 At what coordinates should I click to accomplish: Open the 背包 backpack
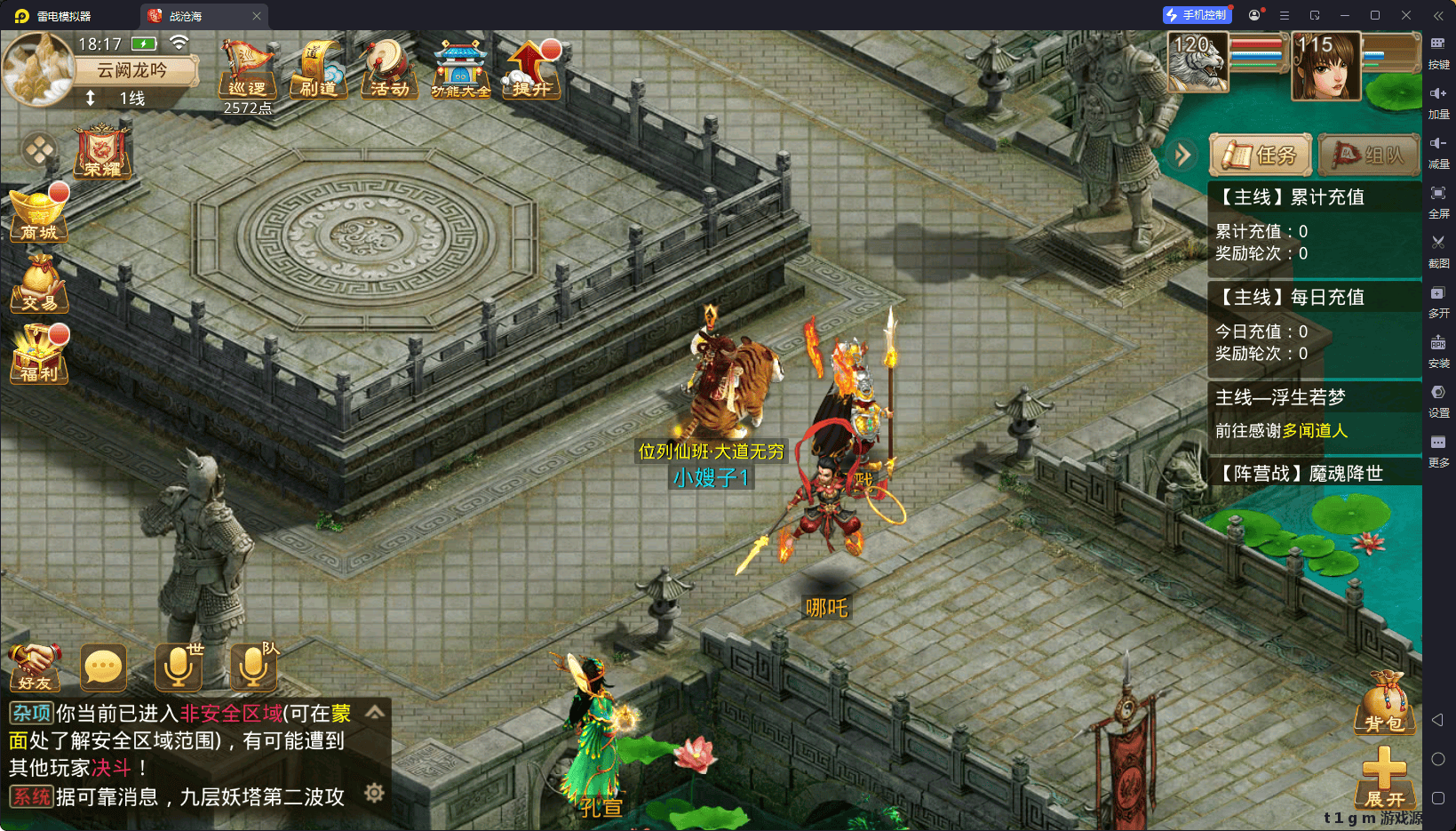pos(1384,701)
